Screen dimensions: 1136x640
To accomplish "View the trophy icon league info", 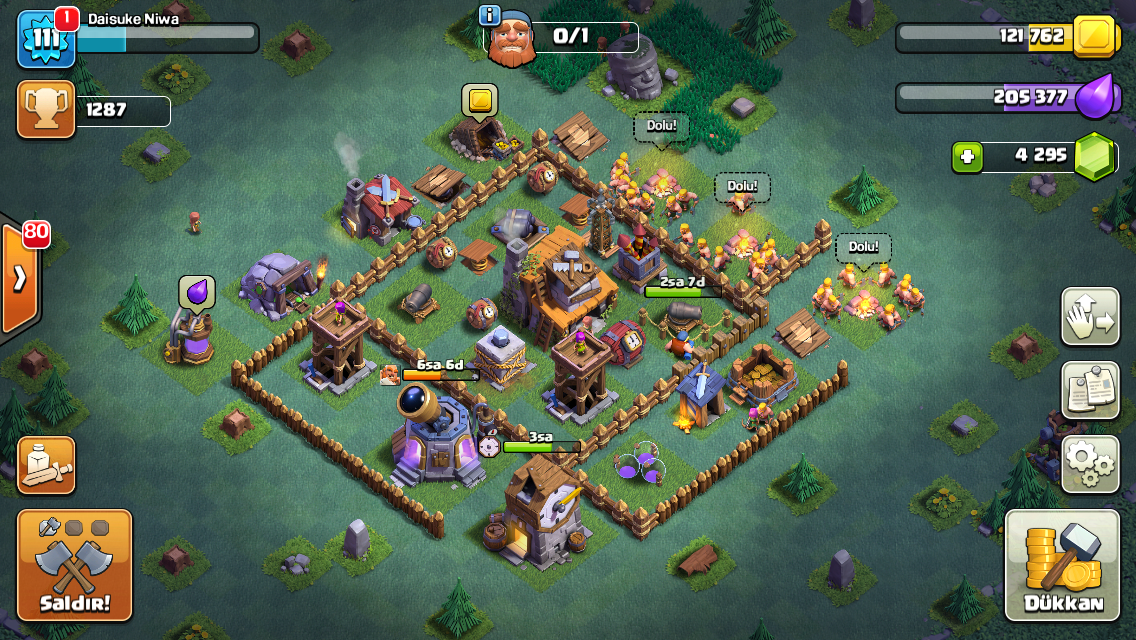I will point(46,109).
